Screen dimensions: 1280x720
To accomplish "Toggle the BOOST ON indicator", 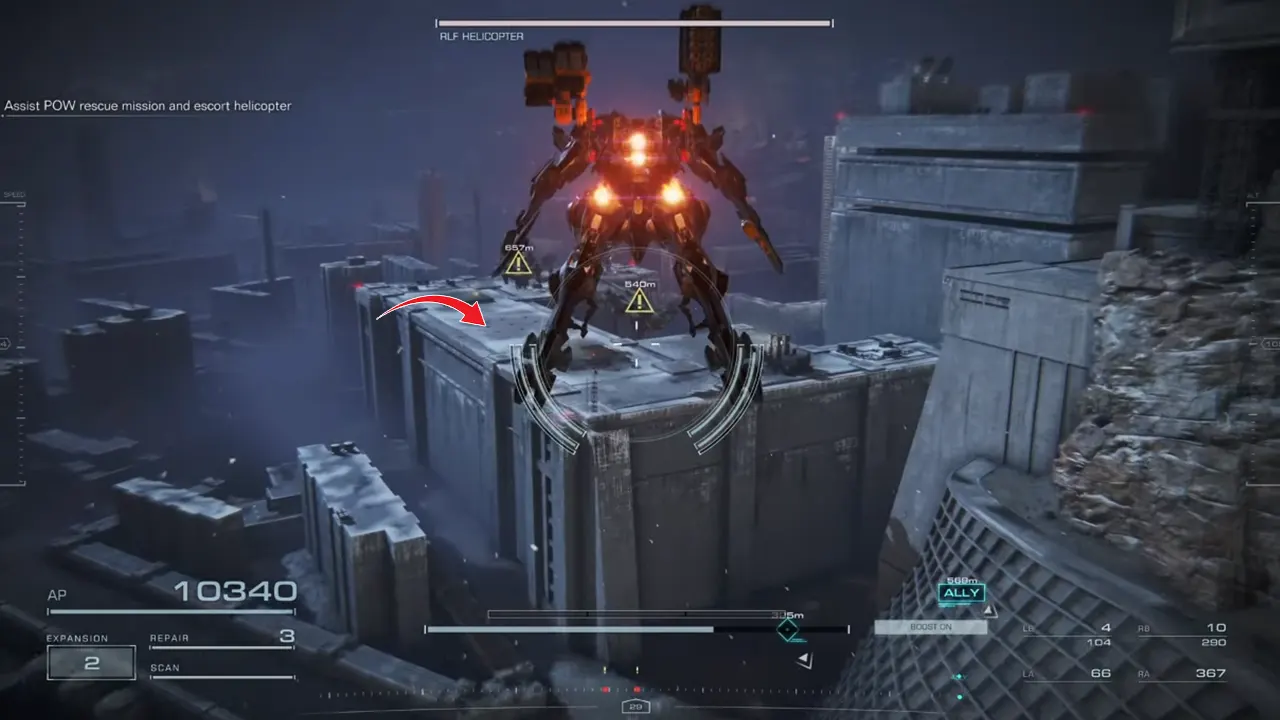I will point(930,627).
